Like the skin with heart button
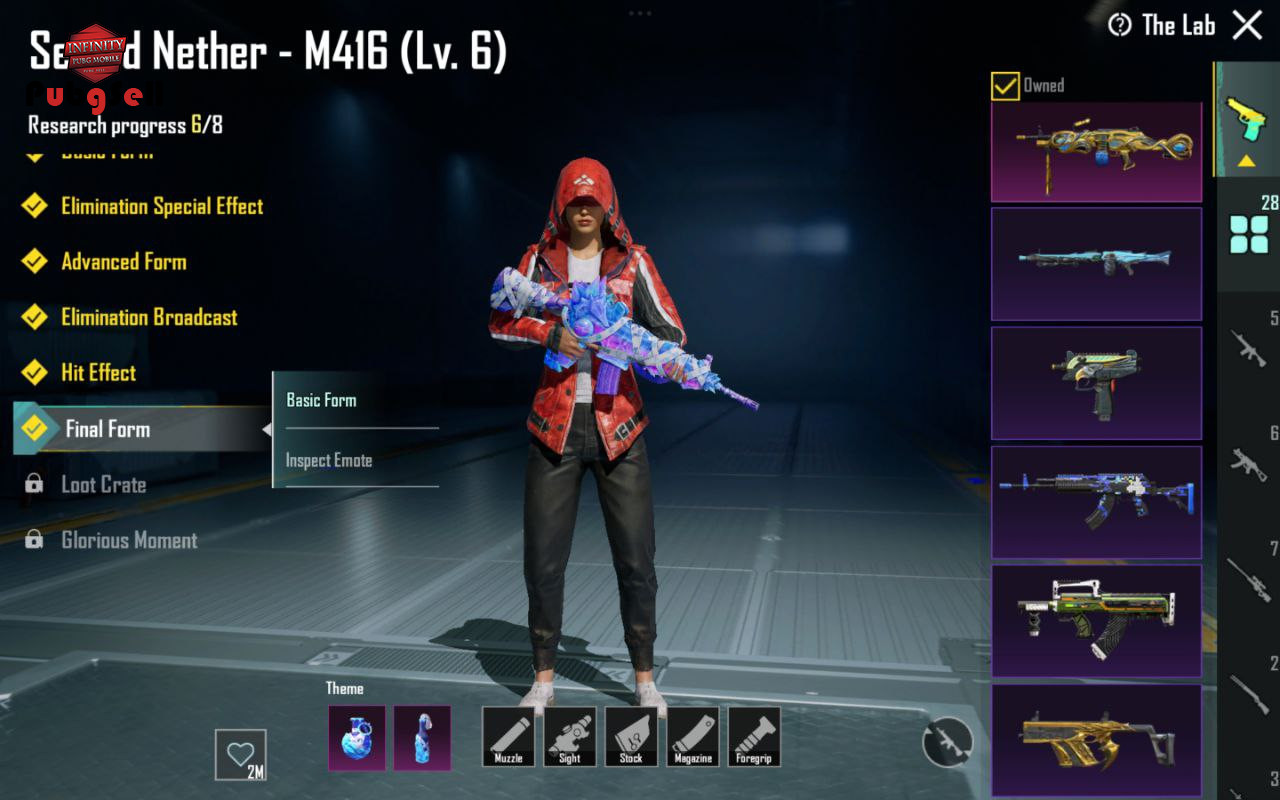Image resolution: width=1280 pixels, height=800 pixels. 241,754
